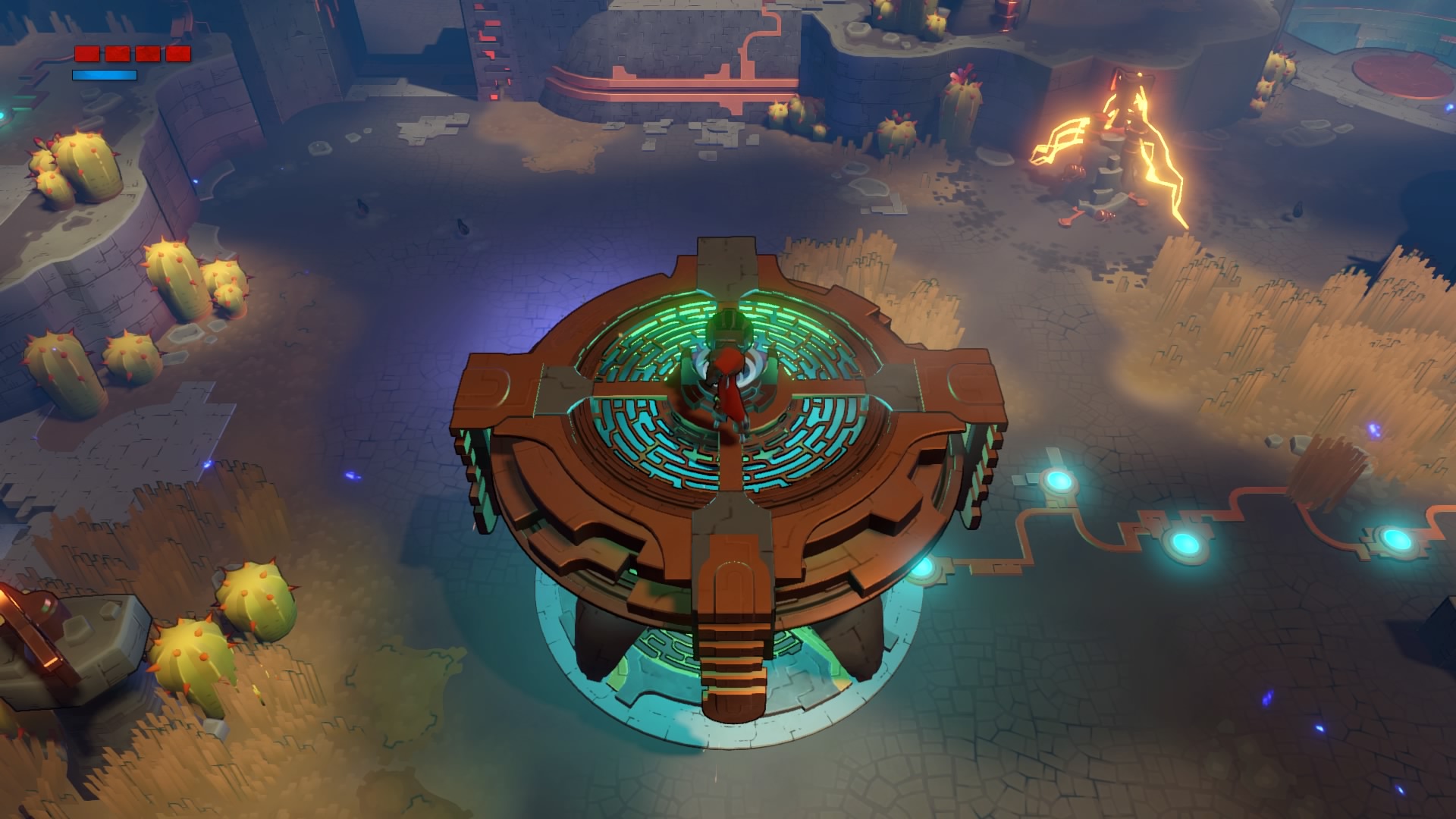Image resolution: width=1456 pixels, height=819 pixels.
Task: Click the fourth red health segment
Action: tap(177, 53)
